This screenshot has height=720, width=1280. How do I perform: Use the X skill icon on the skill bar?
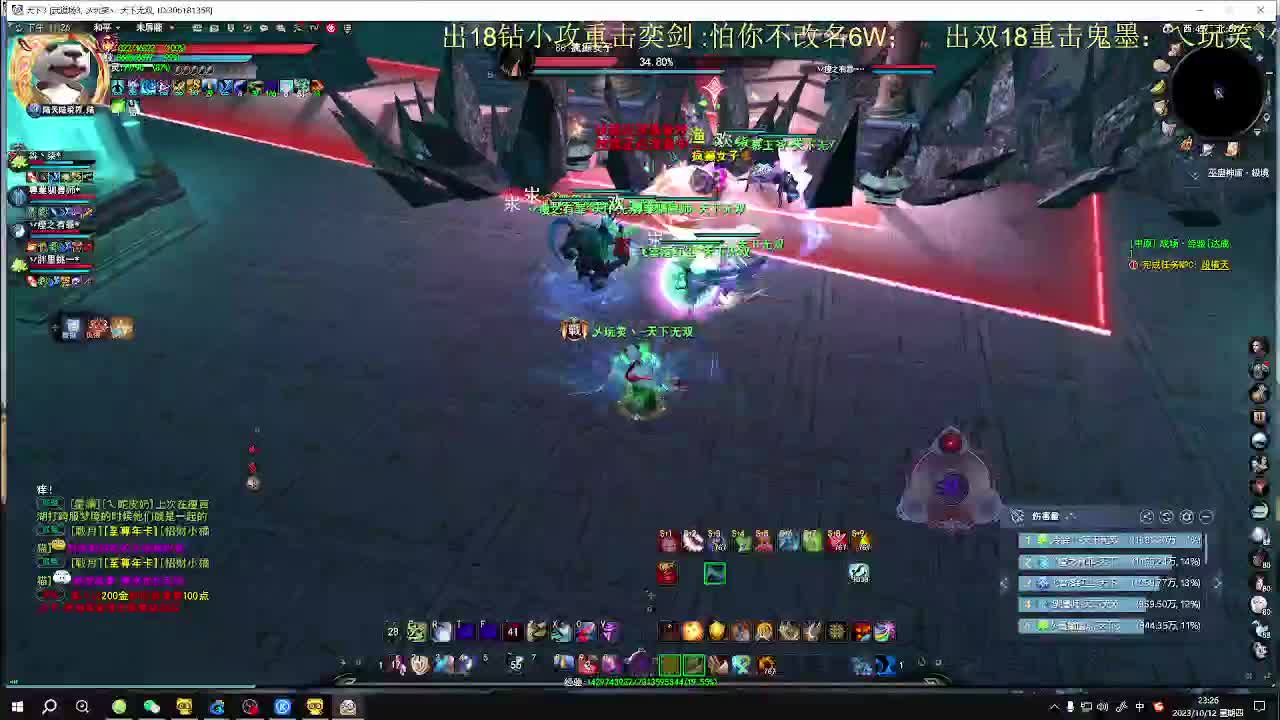tap(555, 630)
